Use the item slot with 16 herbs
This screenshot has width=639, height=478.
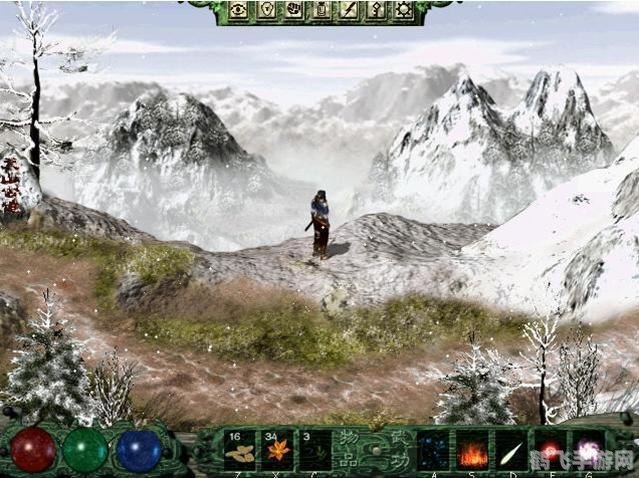point(240,449)
